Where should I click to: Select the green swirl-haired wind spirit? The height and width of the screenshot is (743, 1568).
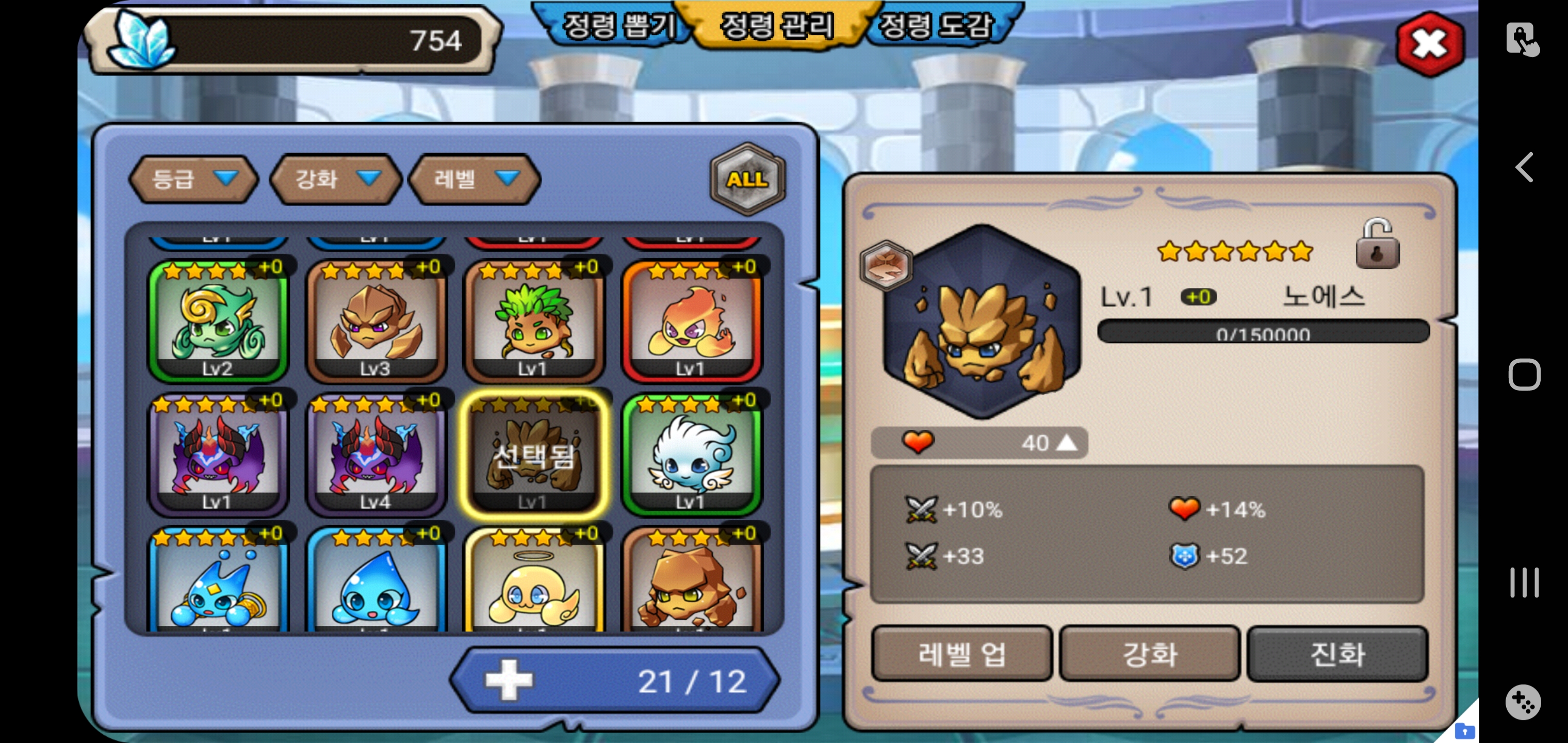point(218,321)
